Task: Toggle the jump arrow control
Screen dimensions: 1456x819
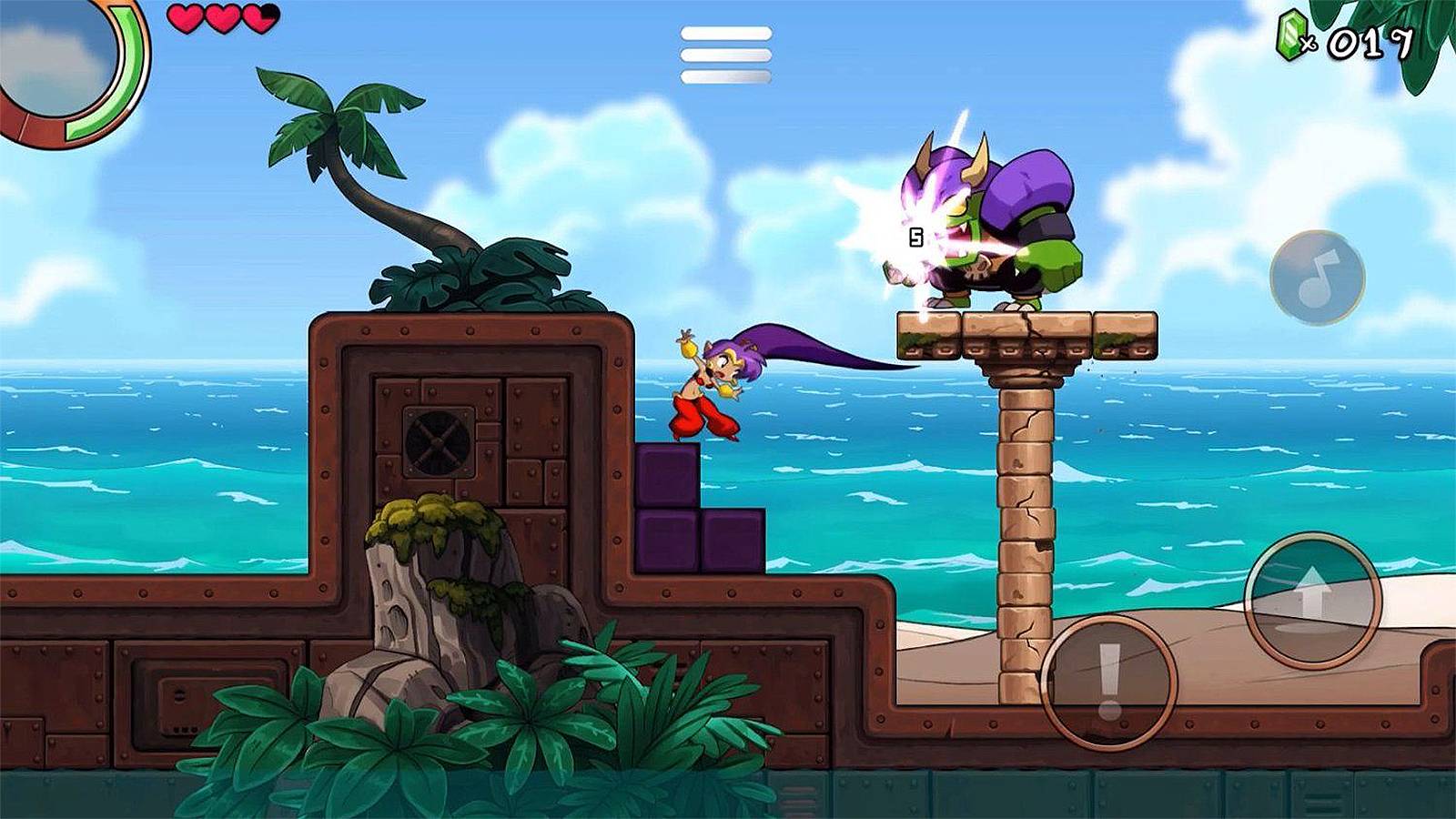Action: pyautogui.click(x=1313, y=601)
